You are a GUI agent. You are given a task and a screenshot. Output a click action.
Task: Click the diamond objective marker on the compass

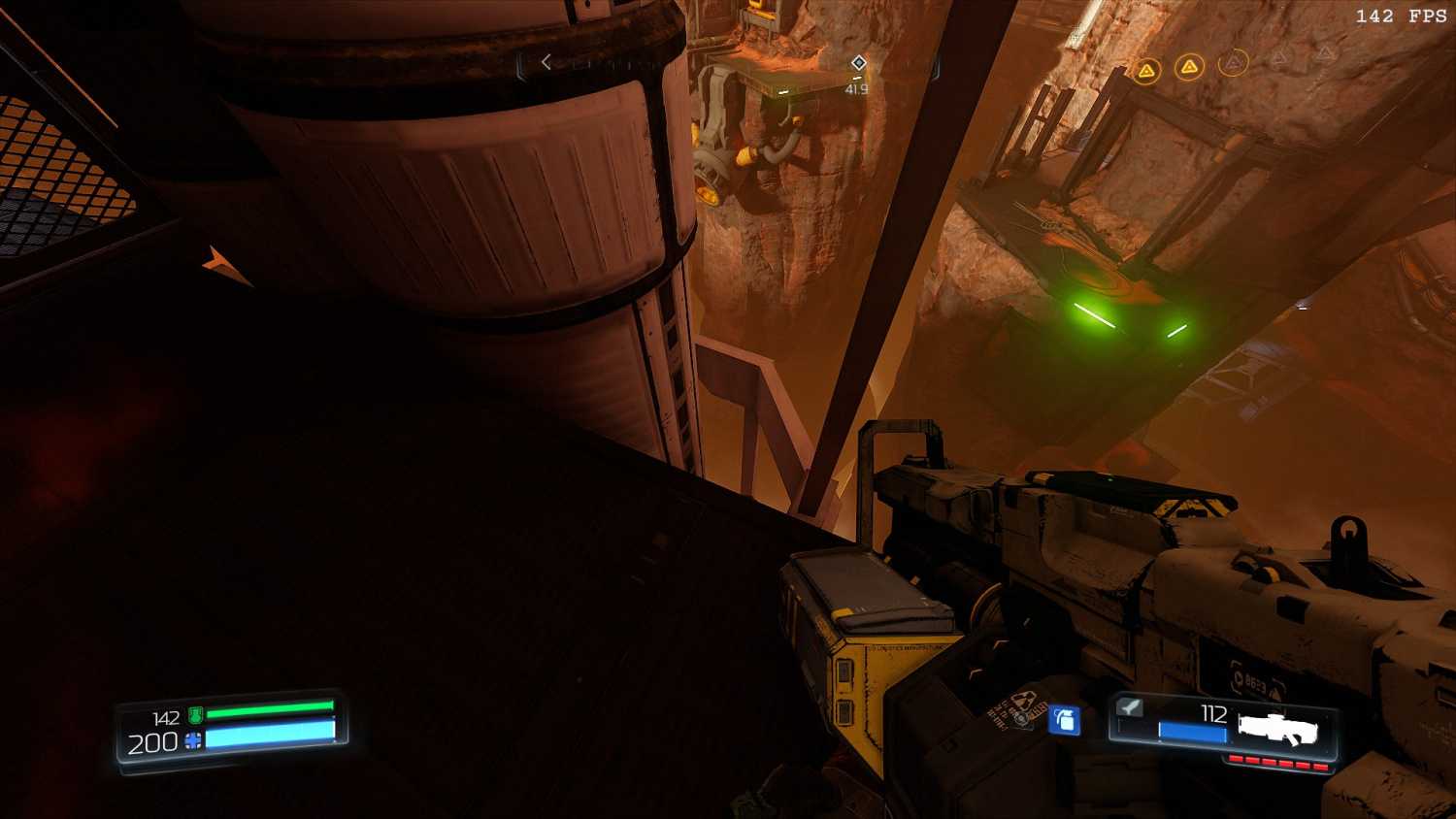[x=858, y=63]
